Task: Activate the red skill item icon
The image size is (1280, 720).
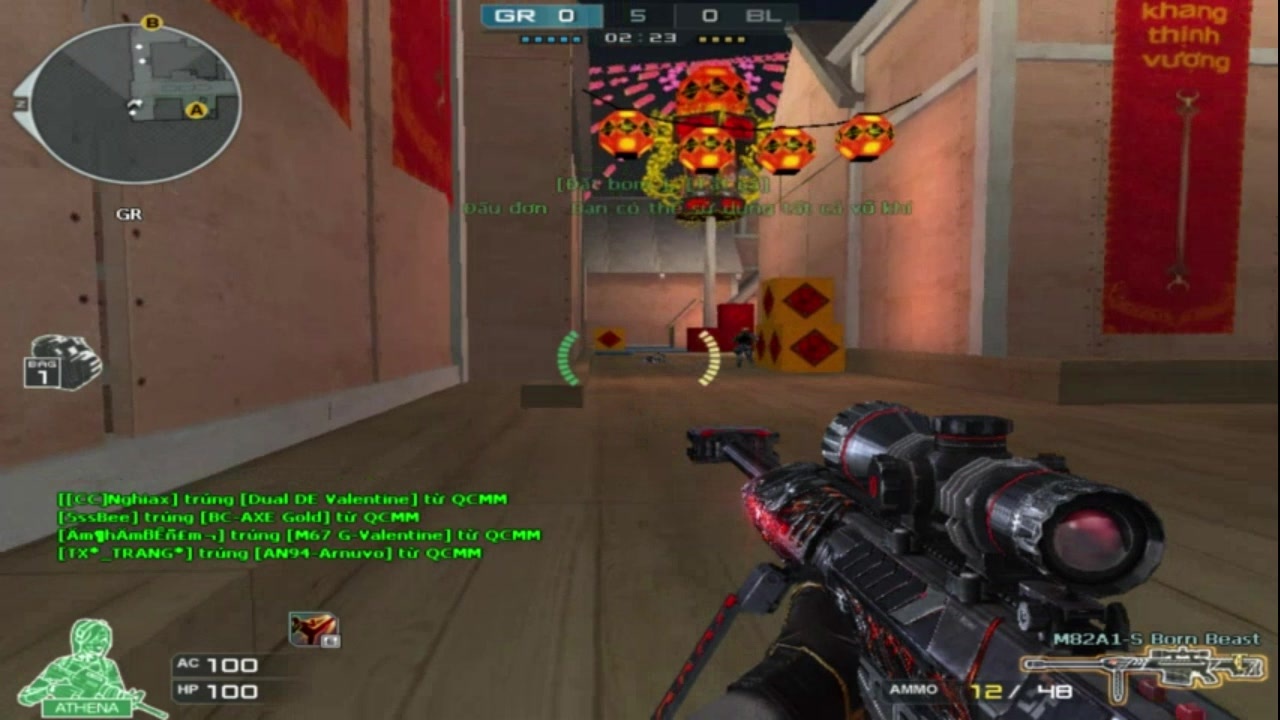Action: coord(313,629)
